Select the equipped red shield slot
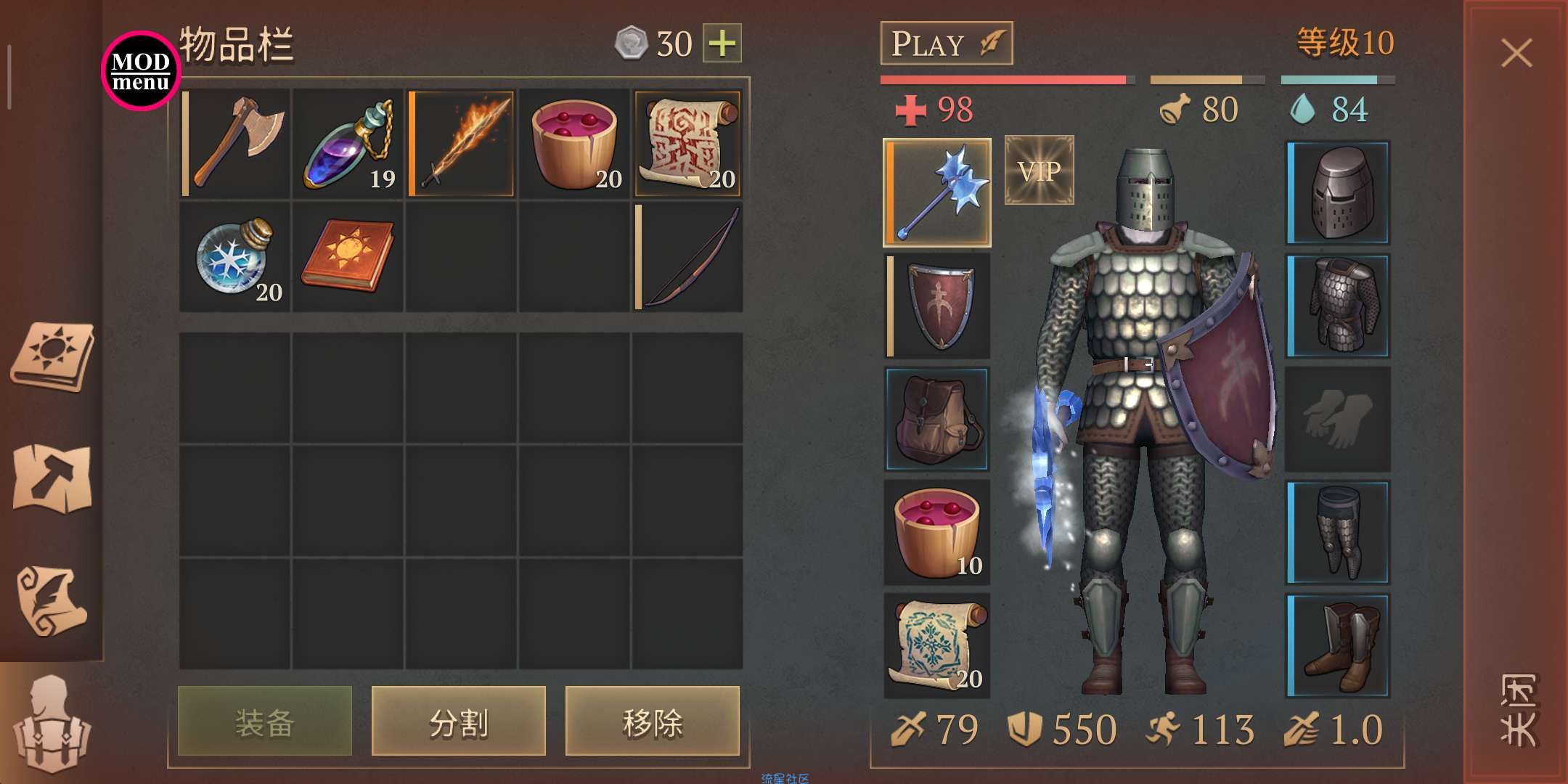This screenshot has width=1568, height=784. (937, 306)
